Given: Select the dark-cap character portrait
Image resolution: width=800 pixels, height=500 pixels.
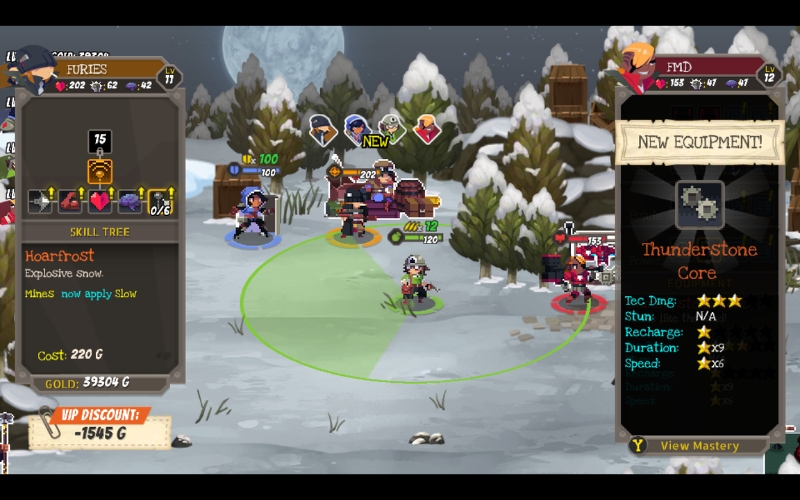Looking at the screenshot, I should [322, 129].
